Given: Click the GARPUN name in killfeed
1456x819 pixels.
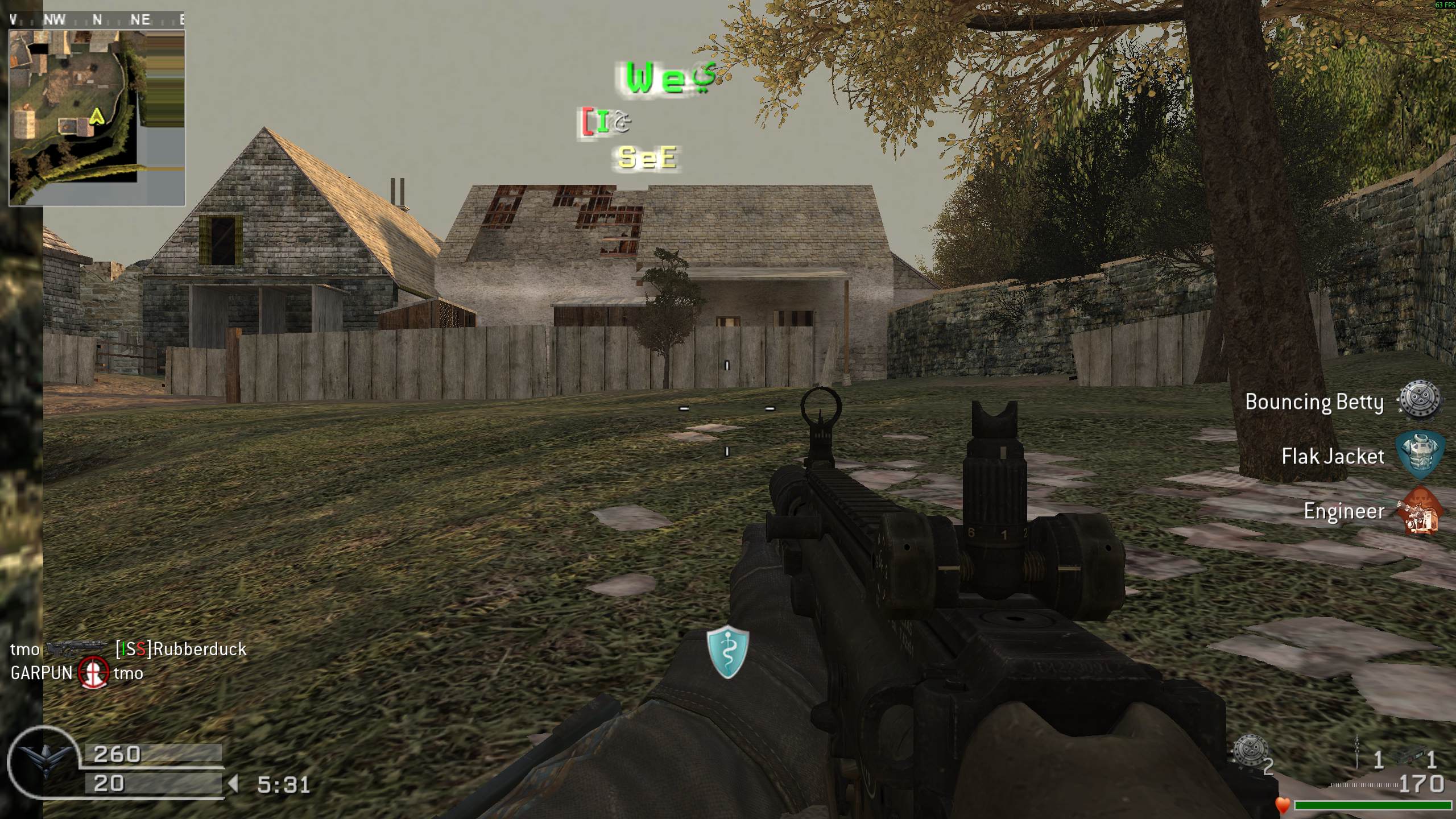Looking at the screenshot, I should pos(42,673).
